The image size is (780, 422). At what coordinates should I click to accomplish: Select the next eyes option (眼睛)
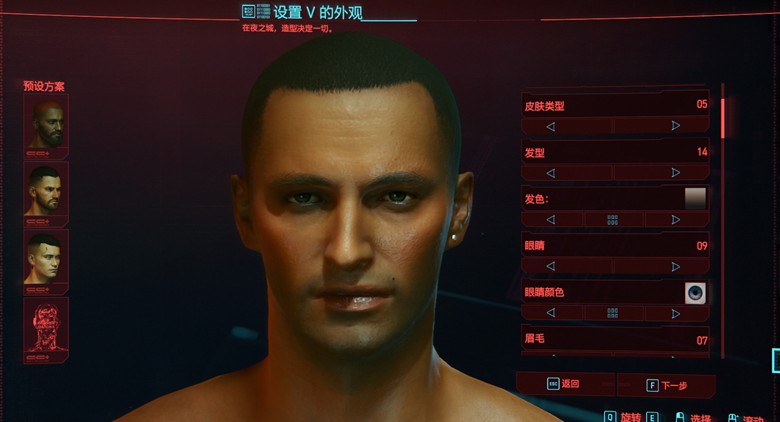(676, 267)
